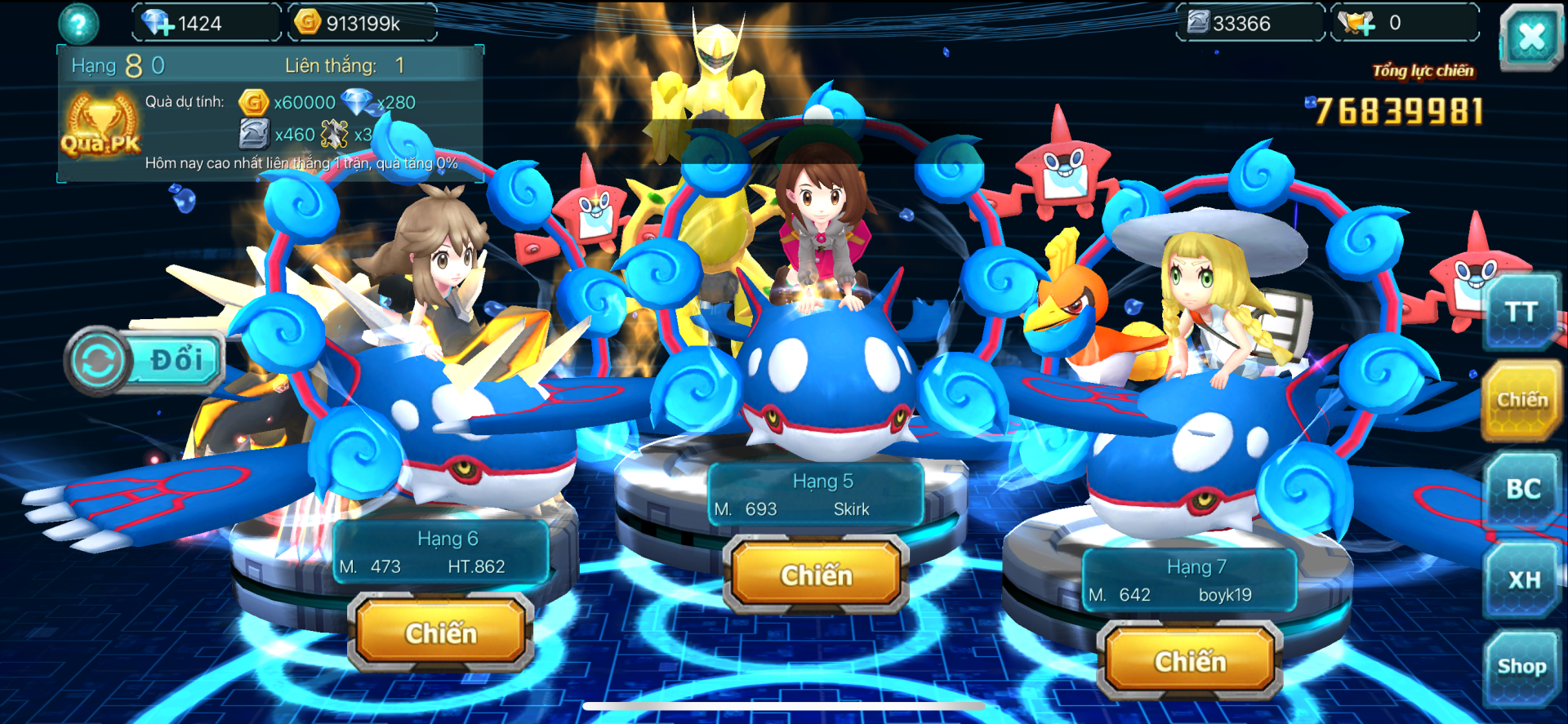Screen dimensions: 1568x724
Task: Open the TT side tab
Action: tap(1521, 313)
